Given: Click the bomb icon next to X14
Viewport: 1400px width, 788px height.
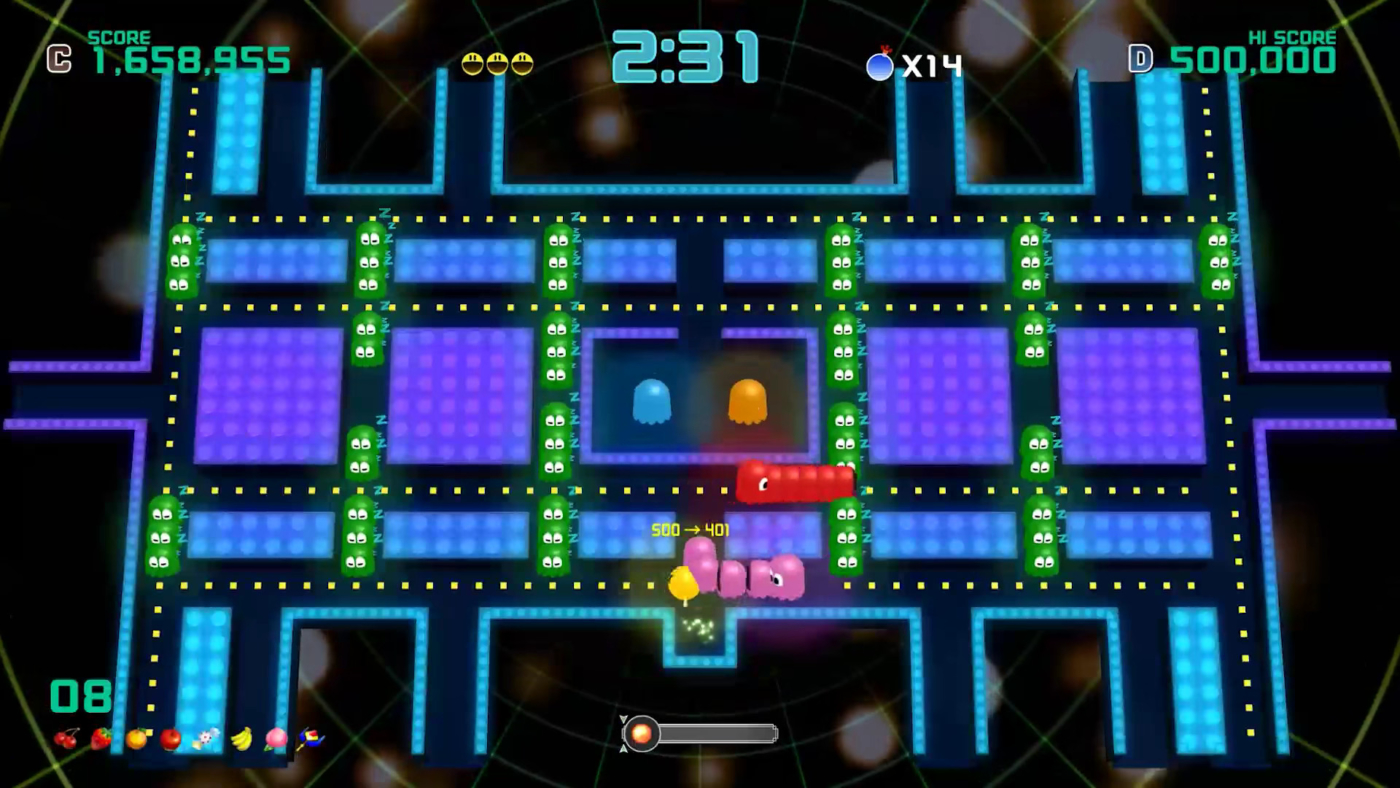Looking at the screenshot, I should click(x=878, y=66).
